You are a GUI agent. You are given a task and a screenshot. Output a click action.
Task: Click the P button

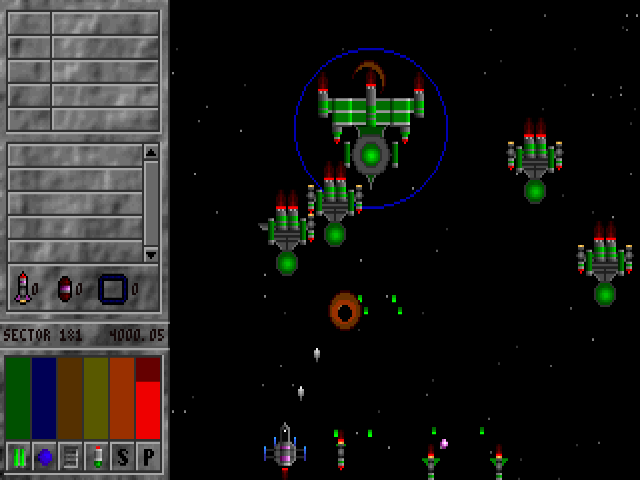tap(148, 456)
